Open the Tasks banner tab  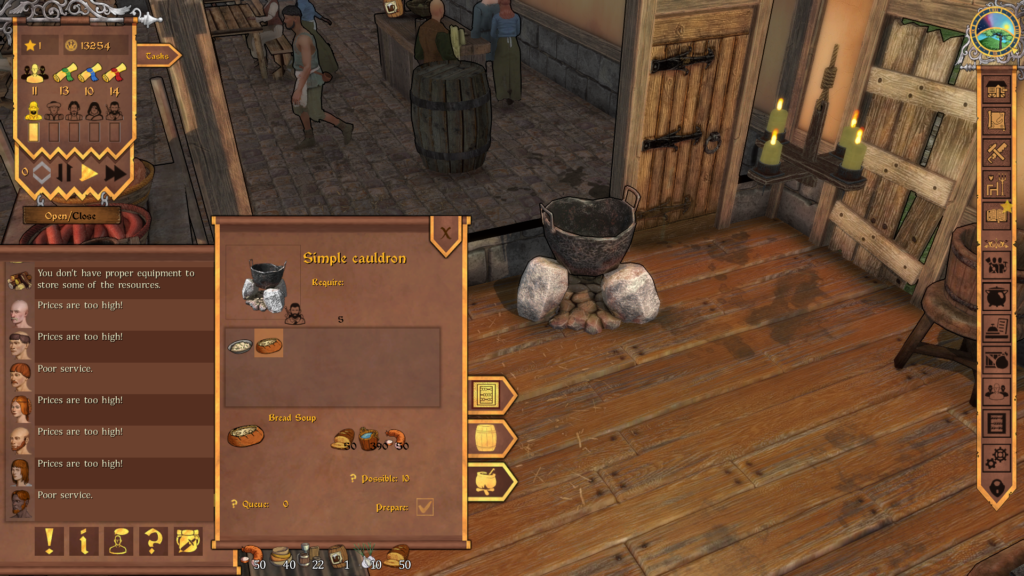click(156, 56)
